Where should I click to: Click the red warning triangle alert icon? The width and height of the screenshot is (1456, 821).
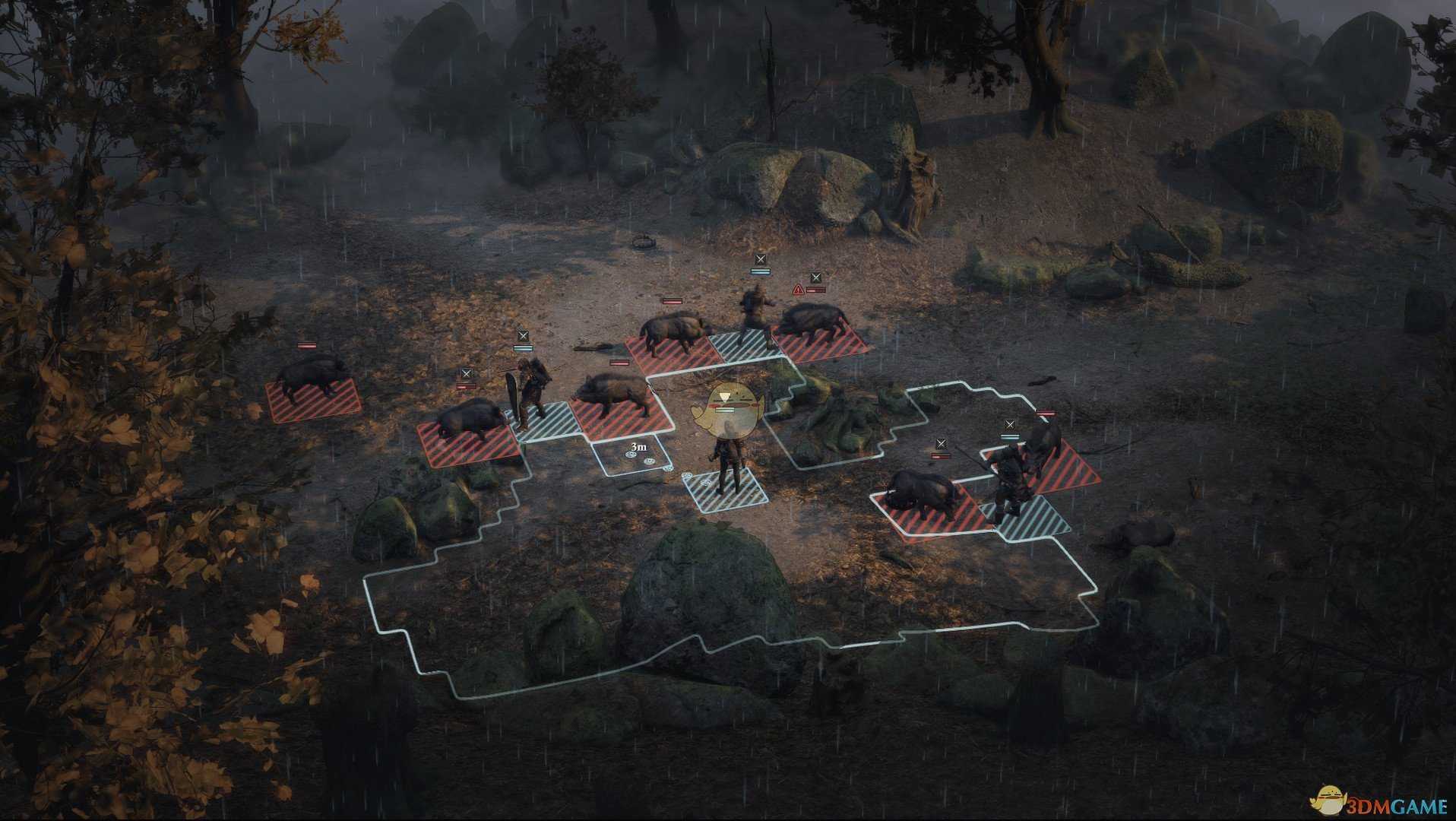click(x=799, y=290)
